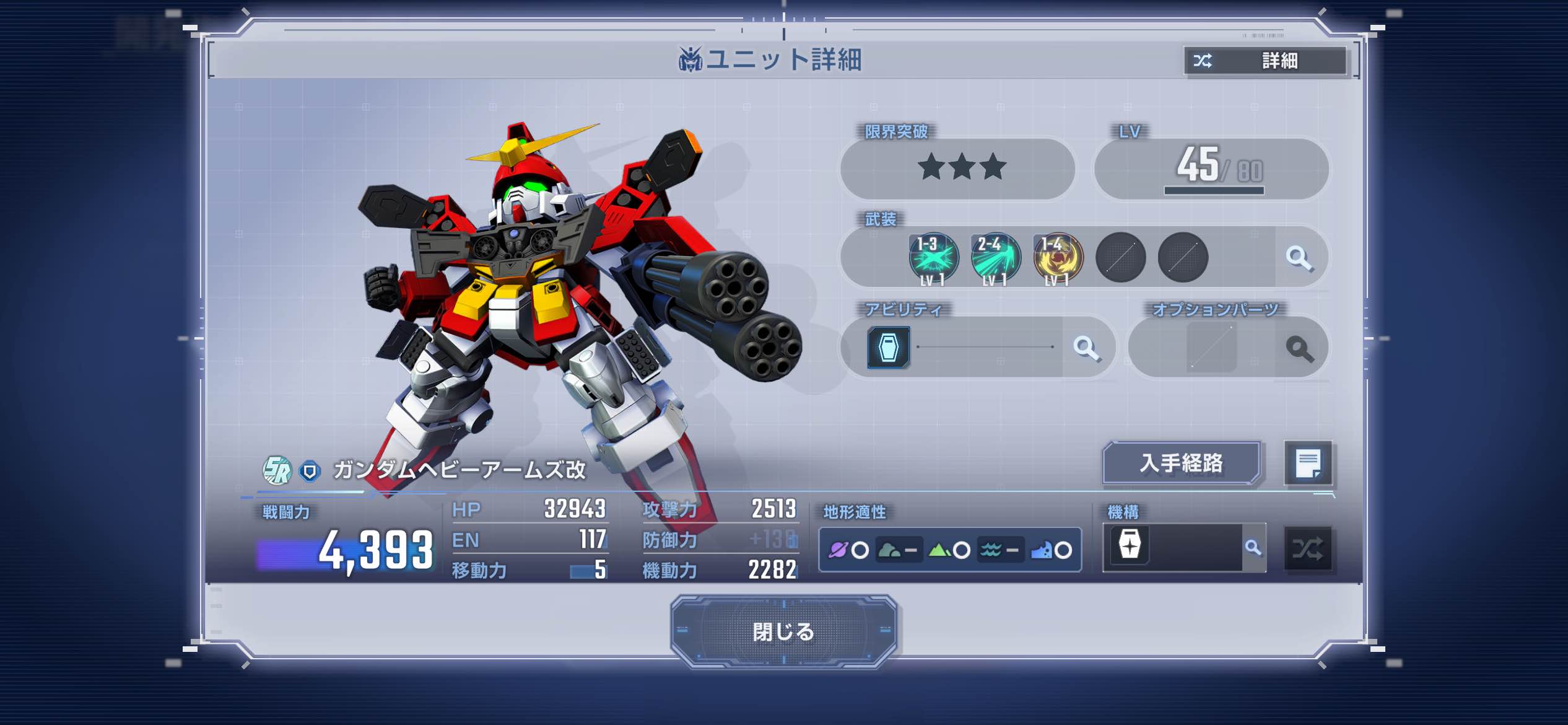This screenshot has width=1568, height=725.
Task: View option parts via magnifier
Action: (x=1299, y=349)
